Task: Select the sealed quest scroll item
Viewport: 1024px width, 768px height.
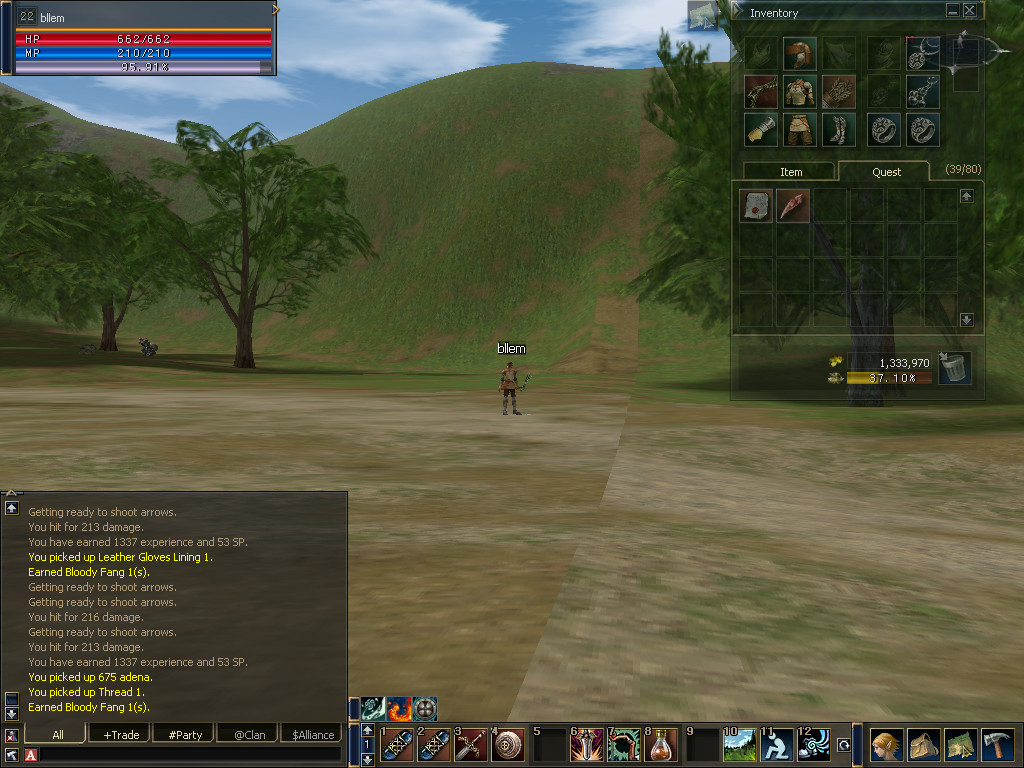Action: pyautogui.click(x=756, y=206)
